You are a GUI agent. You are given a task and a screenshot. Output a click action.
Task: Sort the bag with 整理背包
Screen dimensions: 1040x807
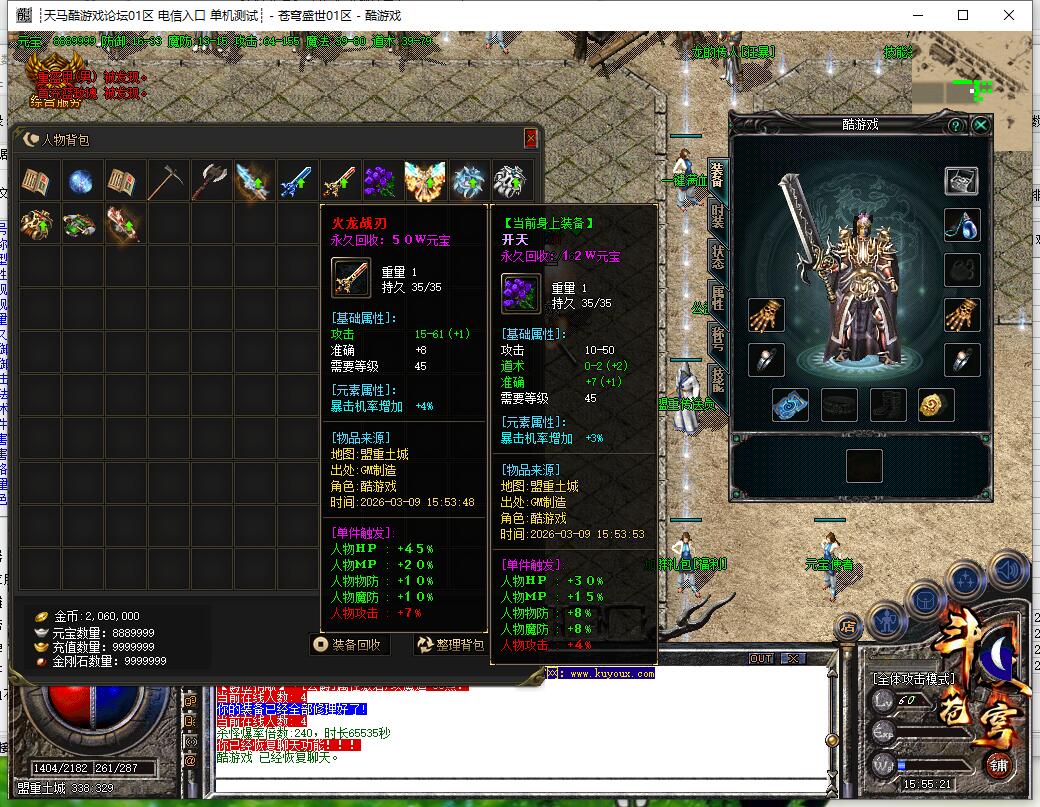[451, 645]
